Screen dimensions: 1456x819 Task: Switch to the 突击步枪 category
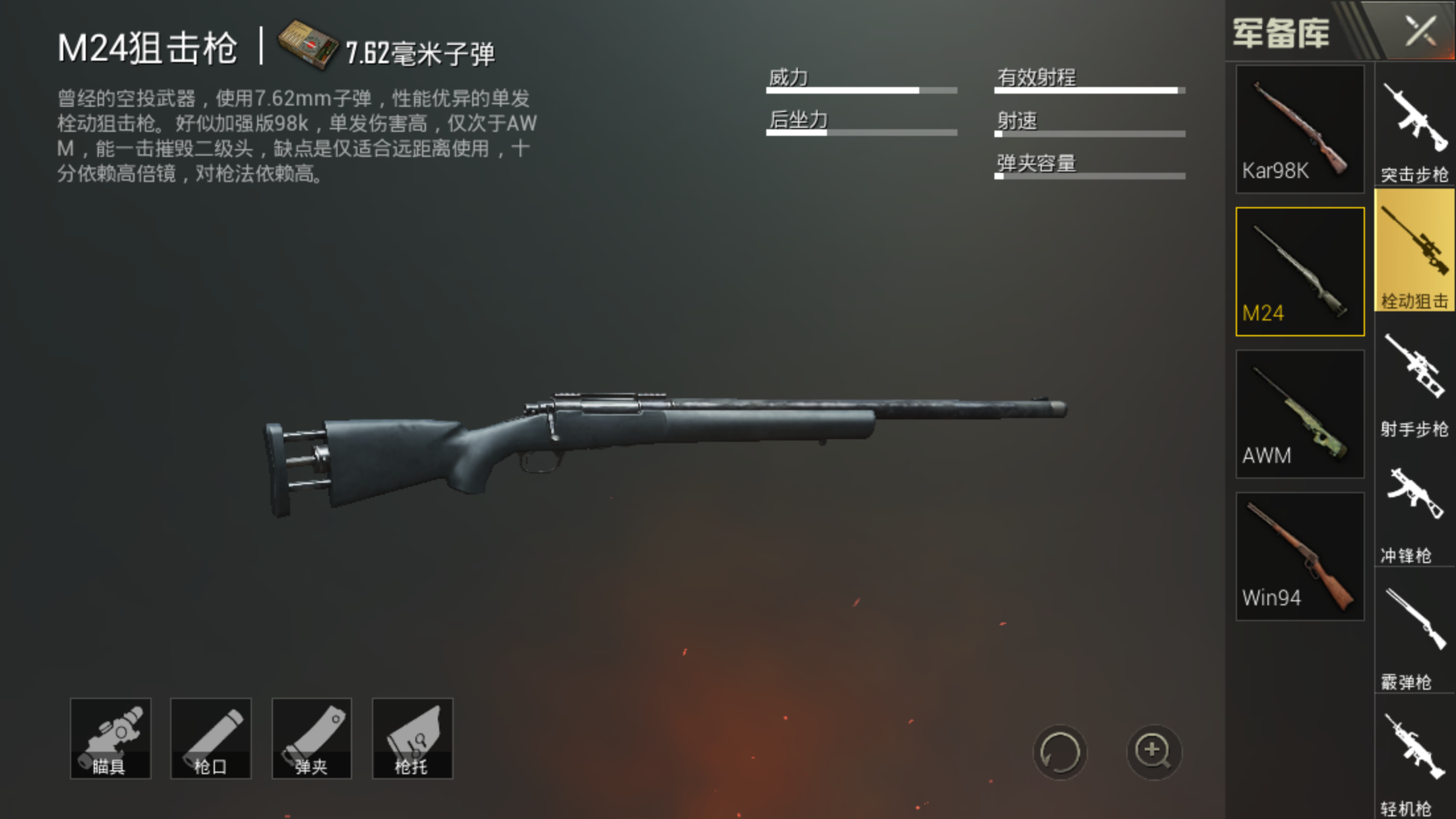[1415, 129]
